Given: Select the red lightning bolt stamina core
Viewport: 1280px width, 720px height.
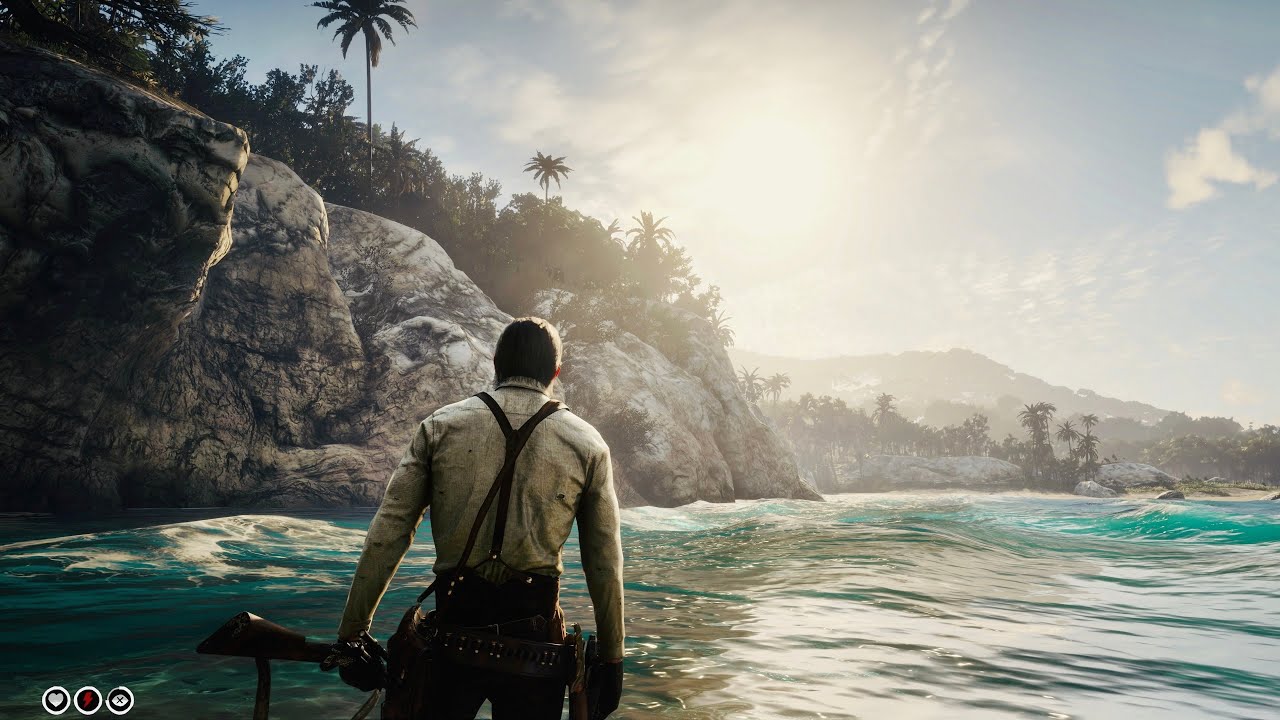Looking at the screenshot, I should (88, 700).
